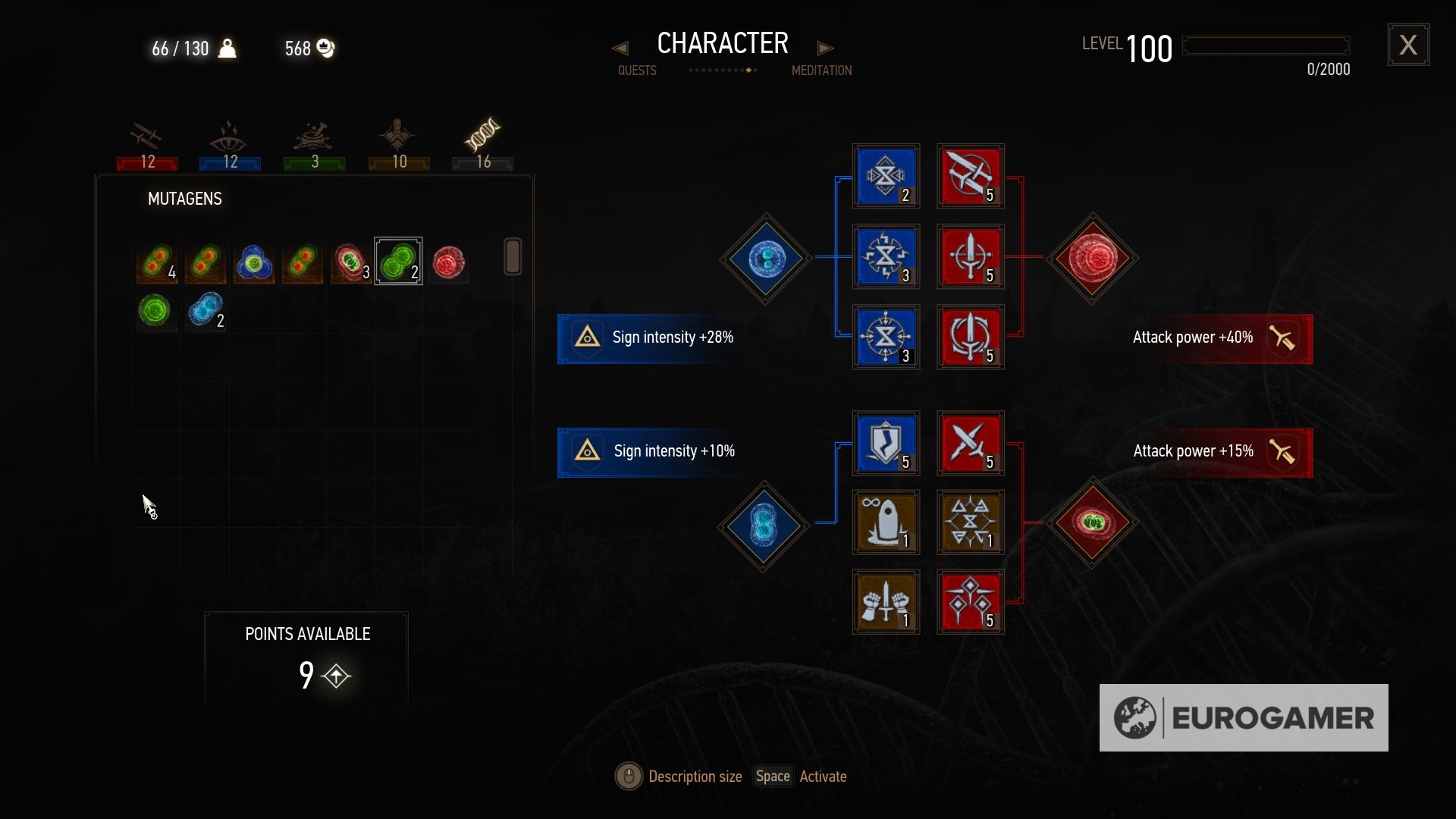The width and height of the screenshot is (1456, 819).
Task: Select the blue mutagen stack of 2
Action: pyautogui.click(x=206, y=310)
